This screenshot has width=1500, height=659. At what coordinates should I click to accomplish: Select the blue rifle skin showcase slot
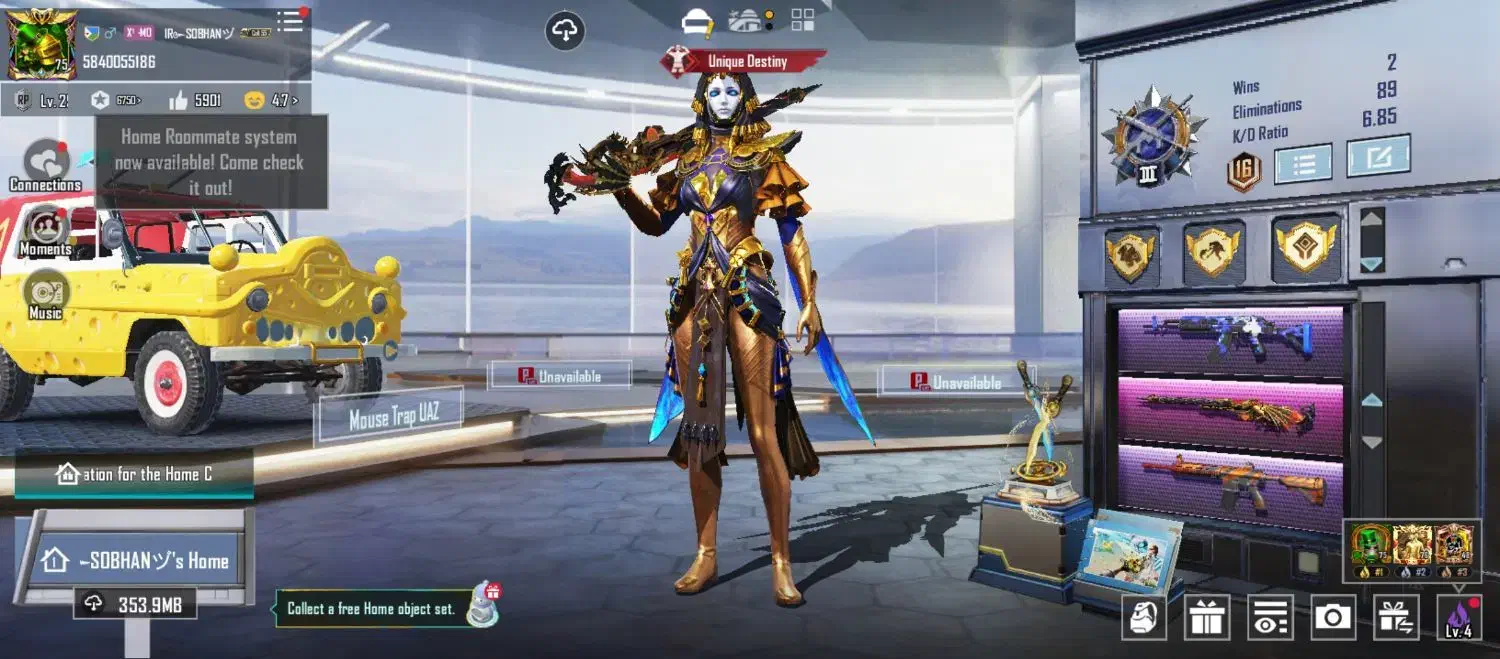[1230, 340]
